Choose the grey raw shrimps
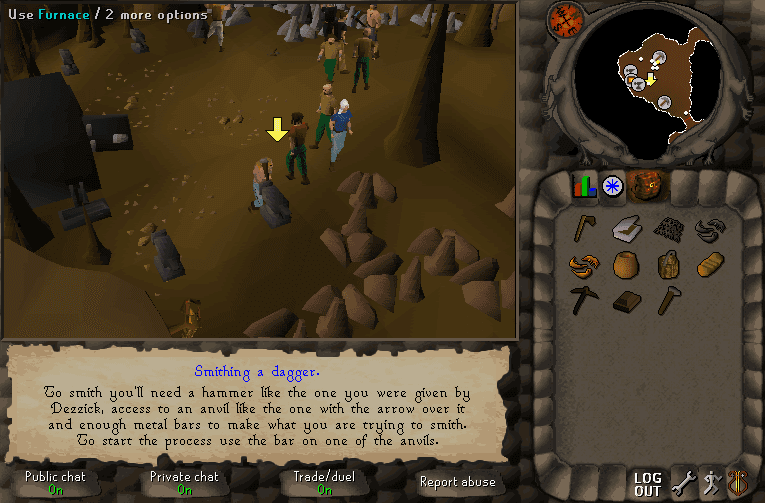The height and width of the screenshot is (503, 765). pos(709,229)
